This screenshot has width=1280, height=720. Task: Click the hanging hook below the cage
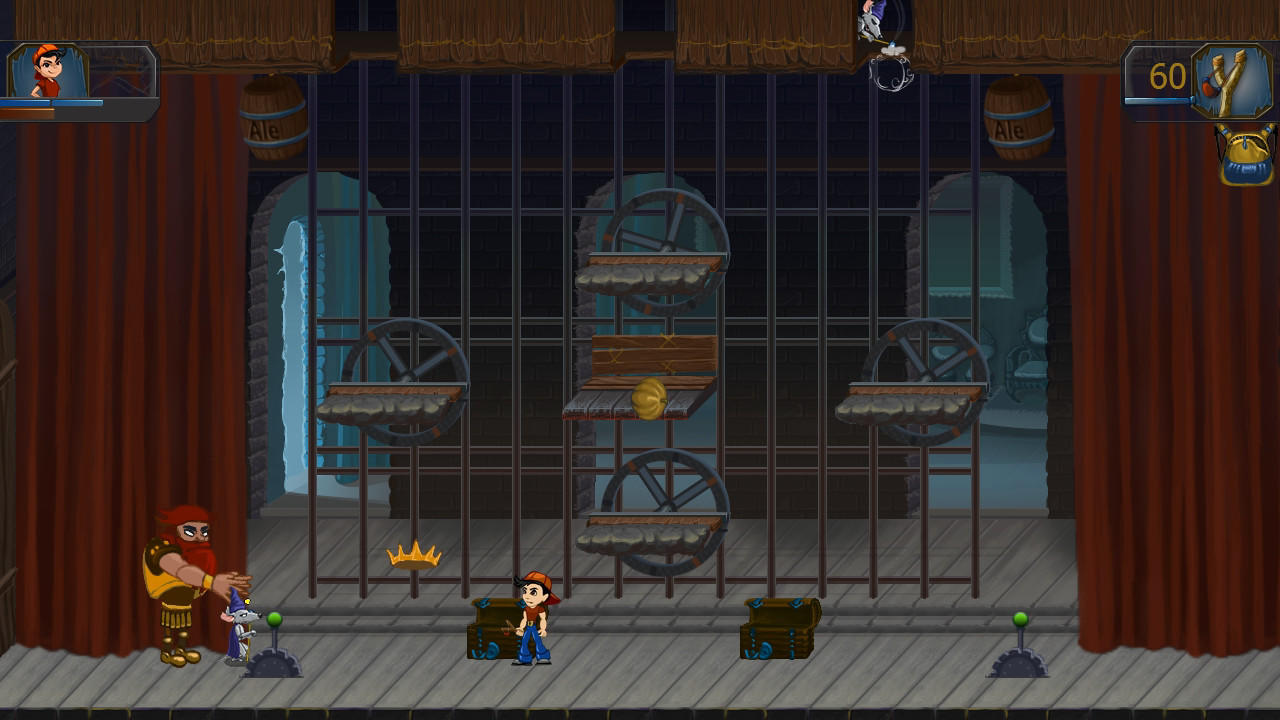pyautogui.click(x=893, y=75)
